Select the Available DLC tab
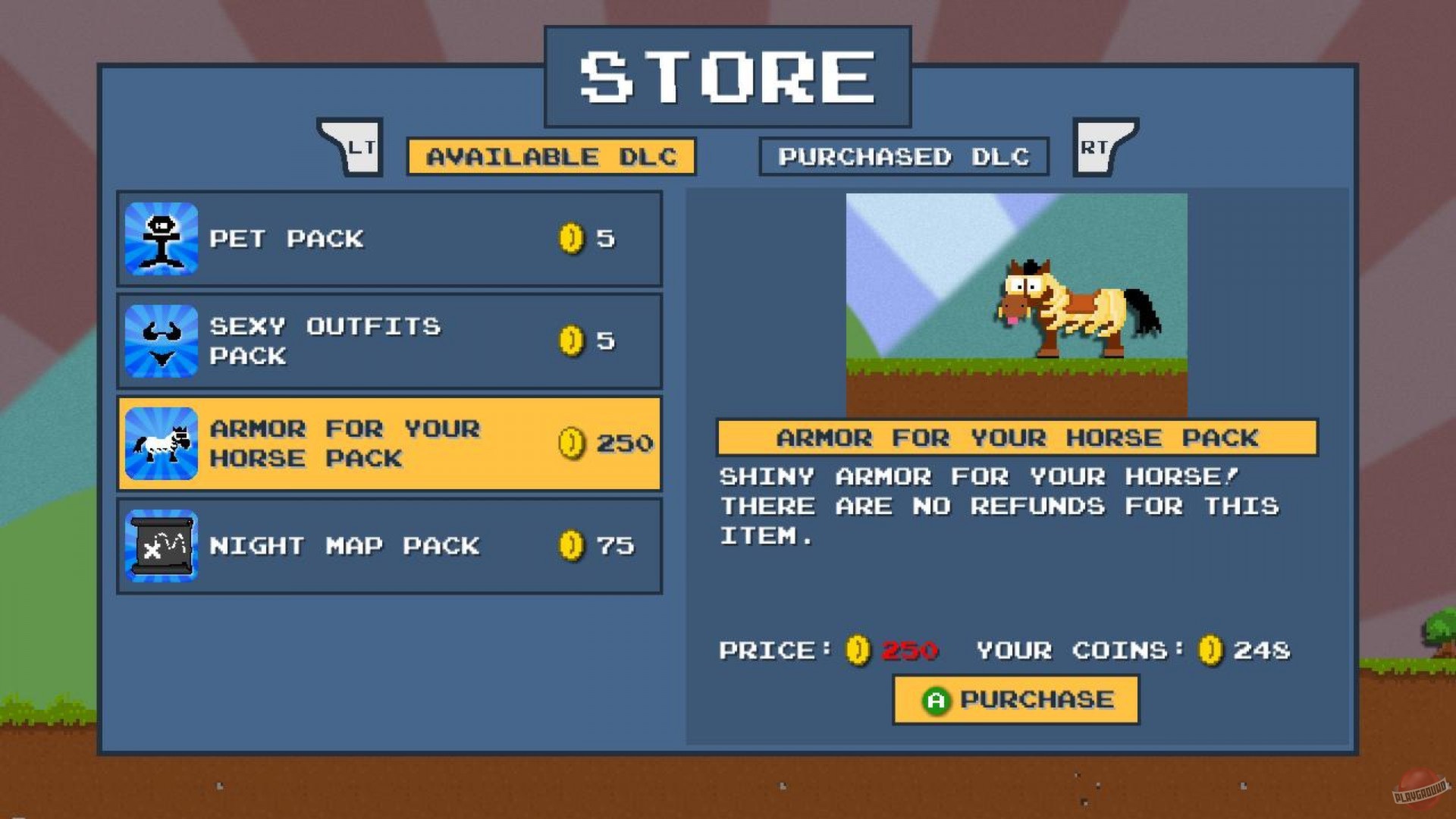Viewport: 1456px width, 819px height. click(551, 157)
